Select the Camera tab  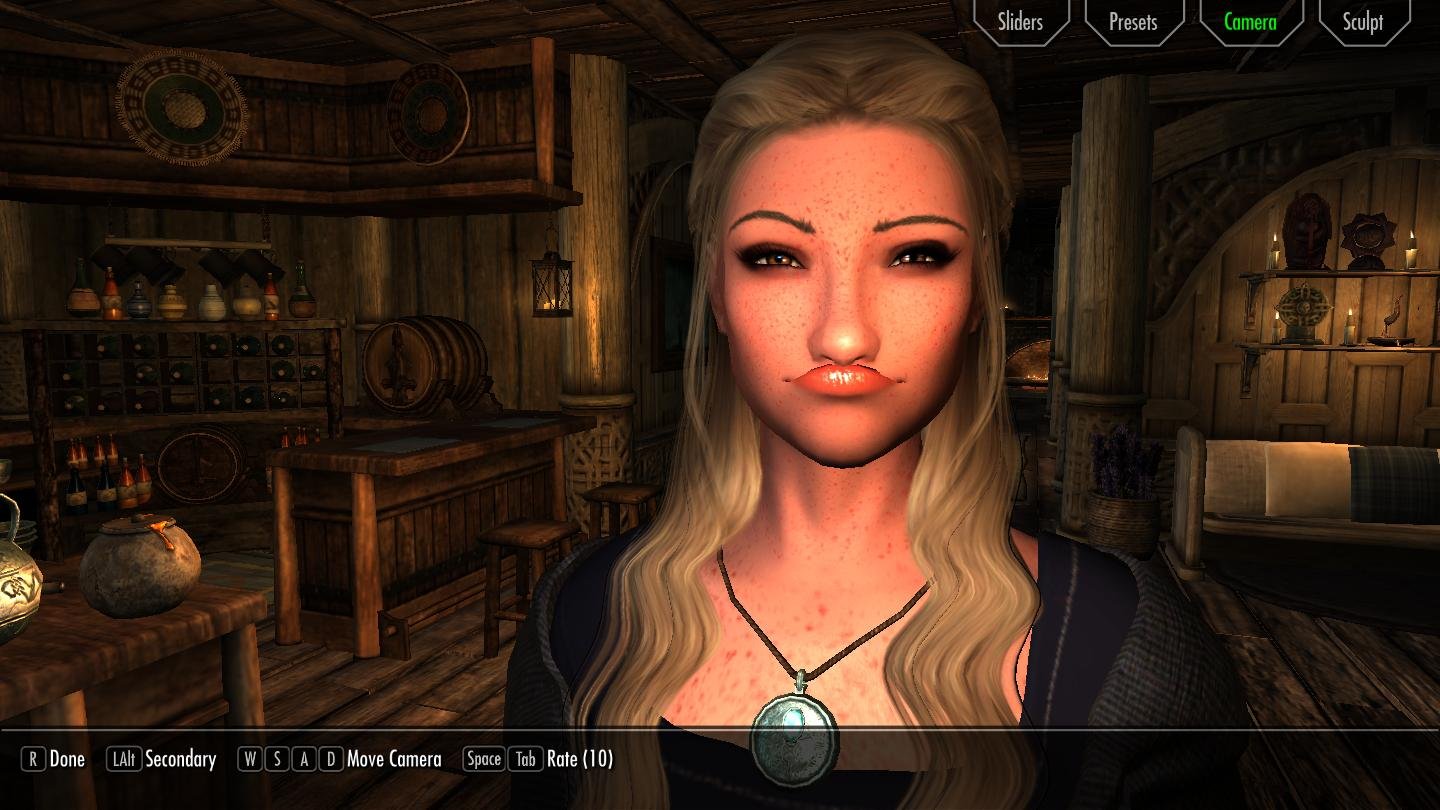1250,22
